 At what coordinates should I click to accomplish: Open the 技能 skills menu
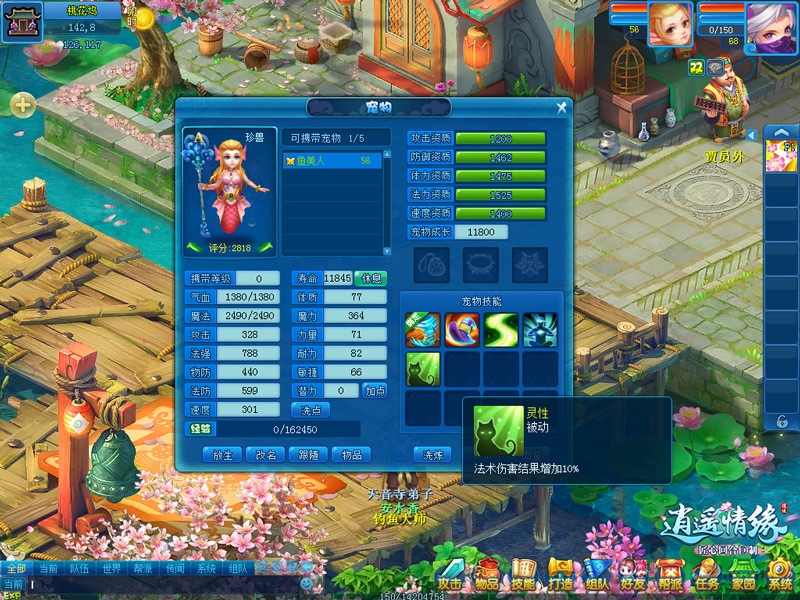point(523,574)
